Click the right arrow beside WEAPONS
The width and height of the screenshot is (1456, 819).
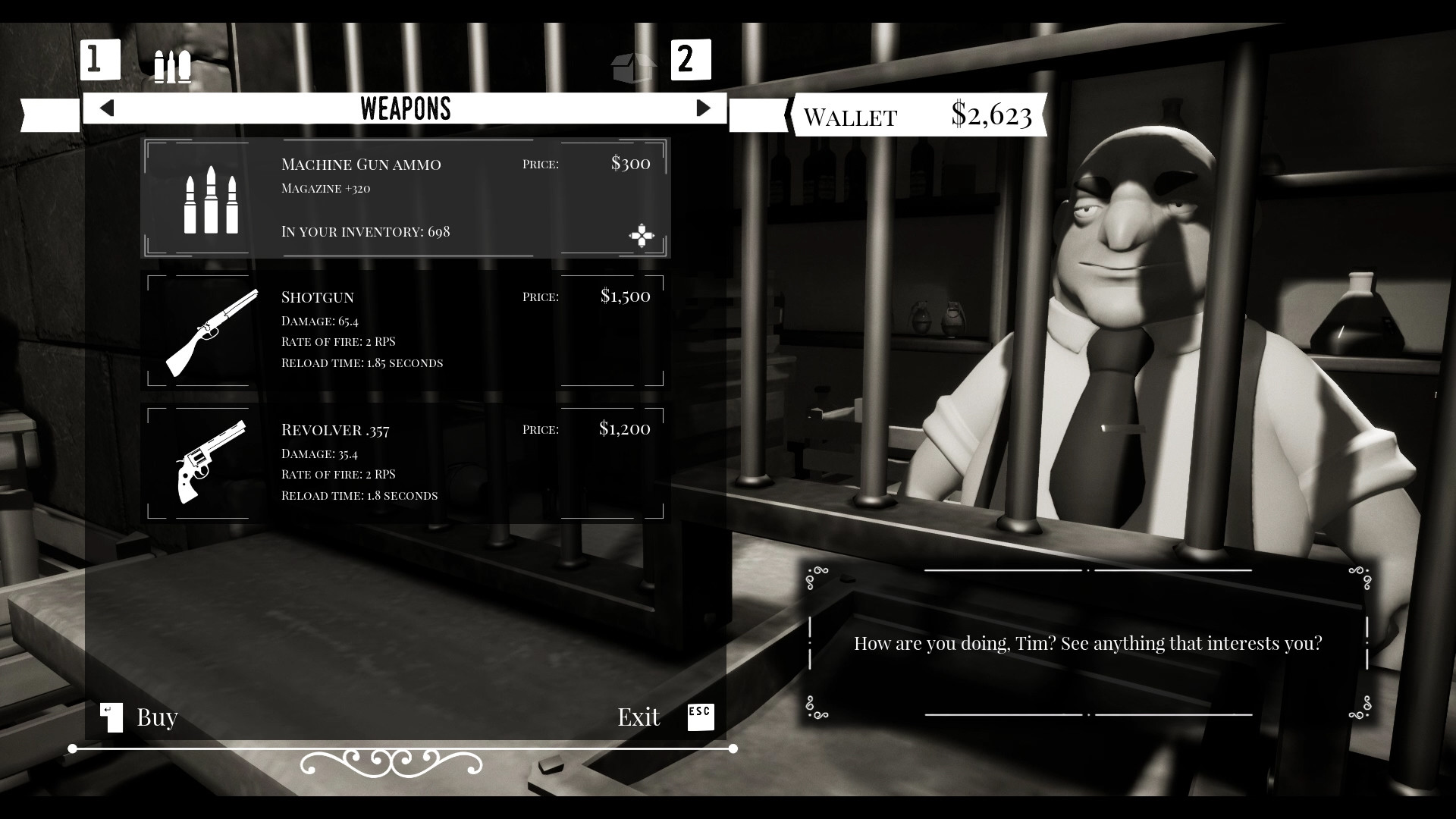tap(705, 108)
